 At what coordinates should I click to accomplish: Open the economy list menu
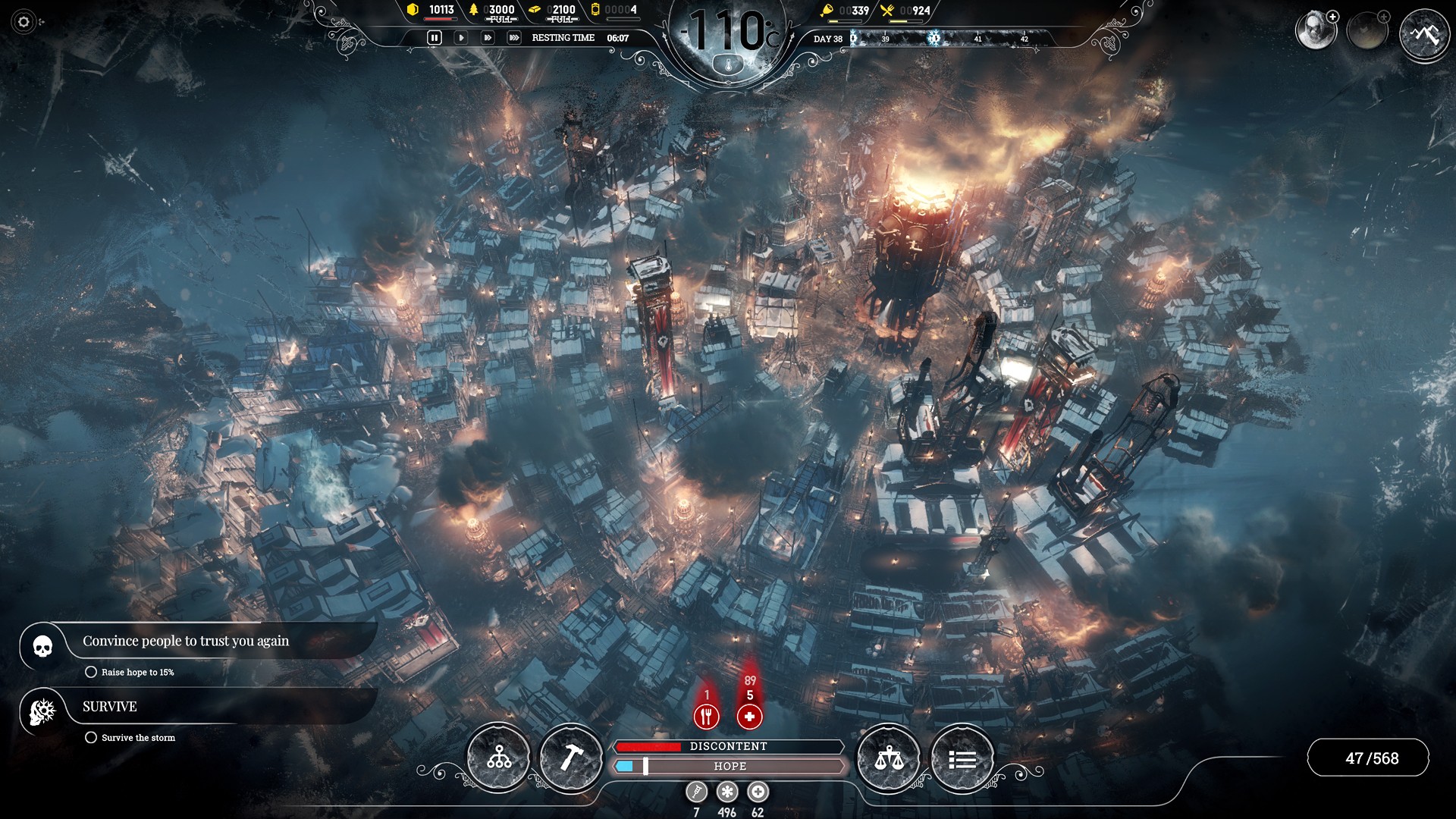tap(962, 757)
